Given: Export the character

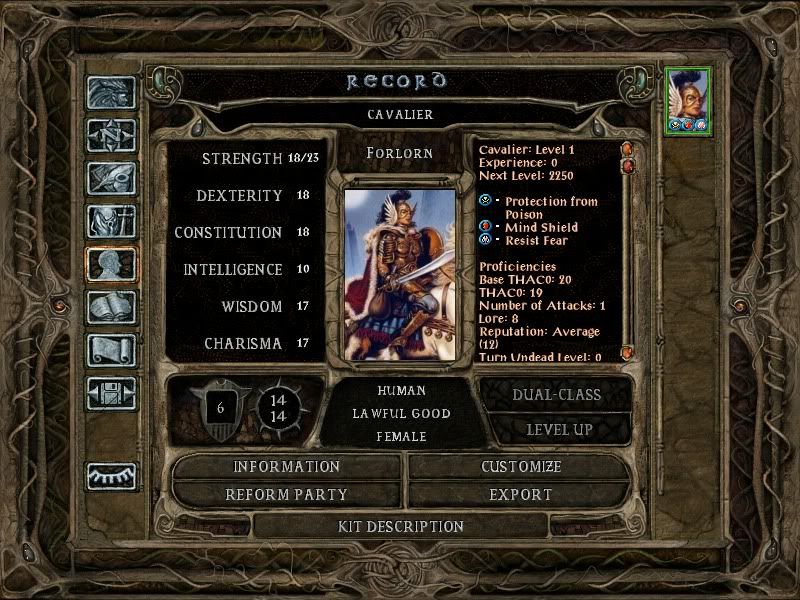Looking at the screenshot, I should point(520,494).
